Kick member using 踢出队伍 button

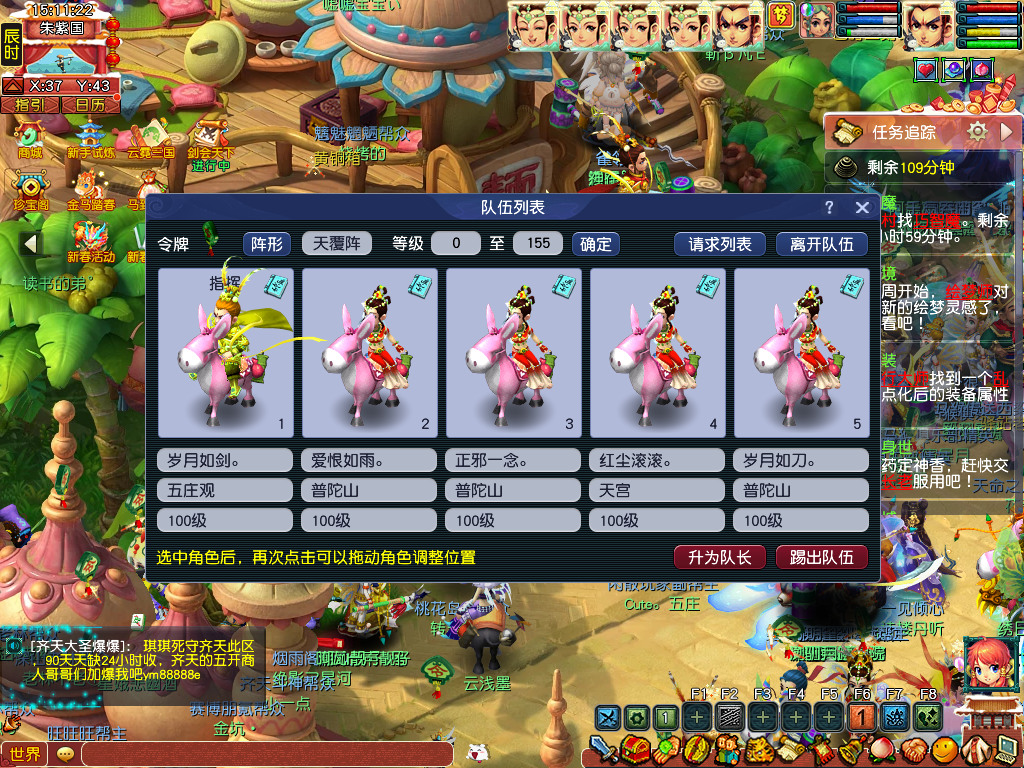tap(822, 557)
